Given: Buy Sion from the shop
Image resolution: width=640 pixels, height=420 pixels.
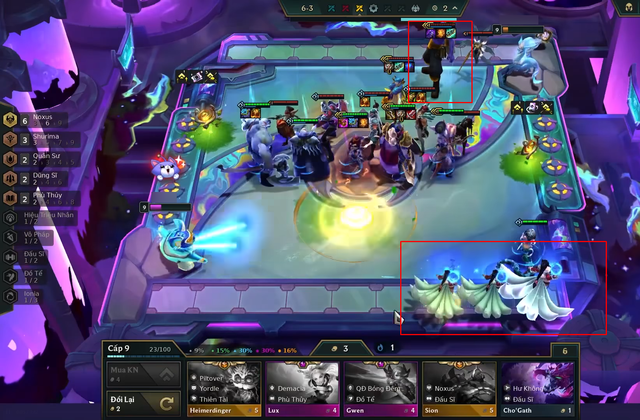Looking at the screenshot, I should pos(459,387).
